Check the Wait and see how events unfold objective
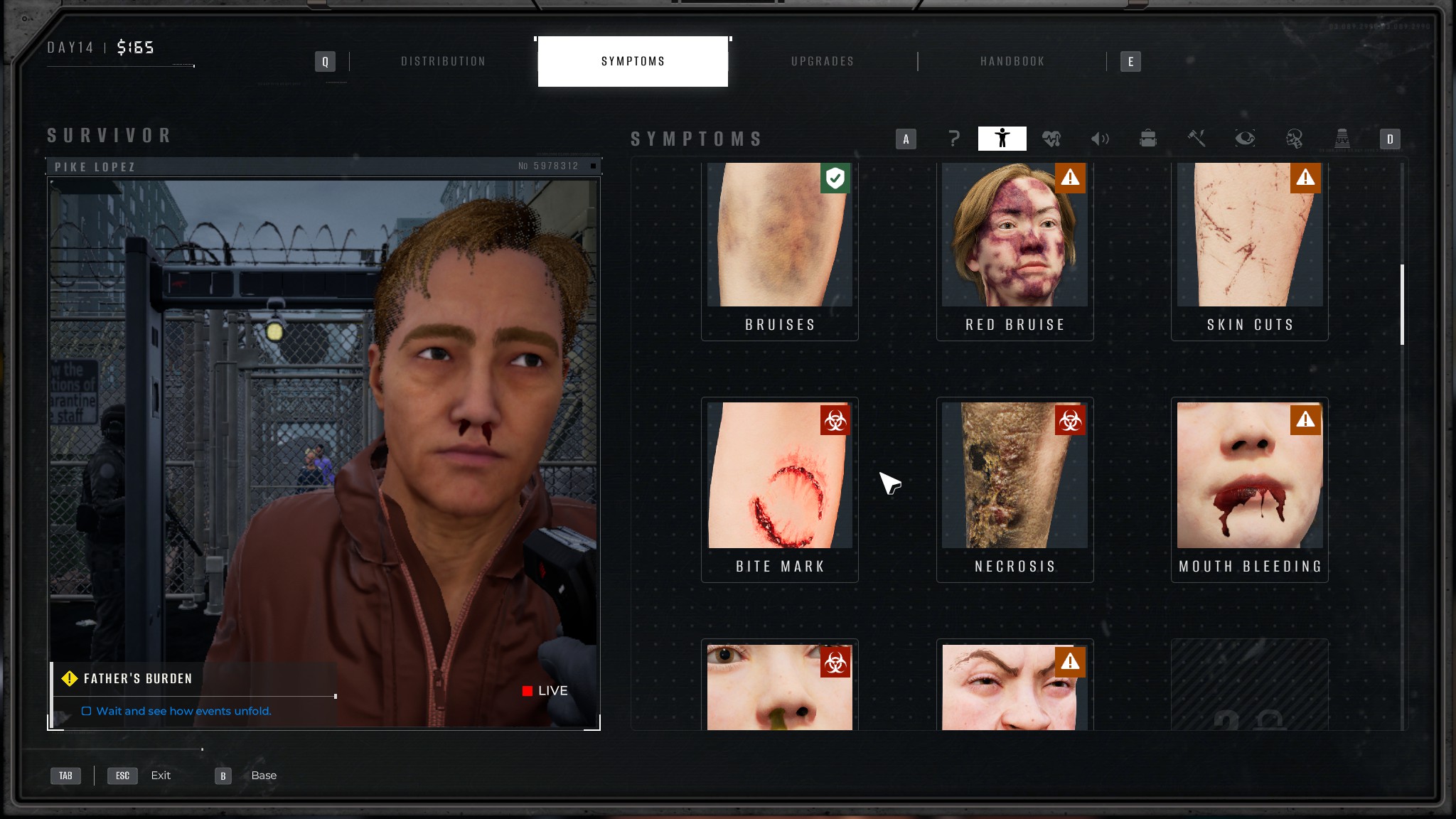 pos(87,710)
